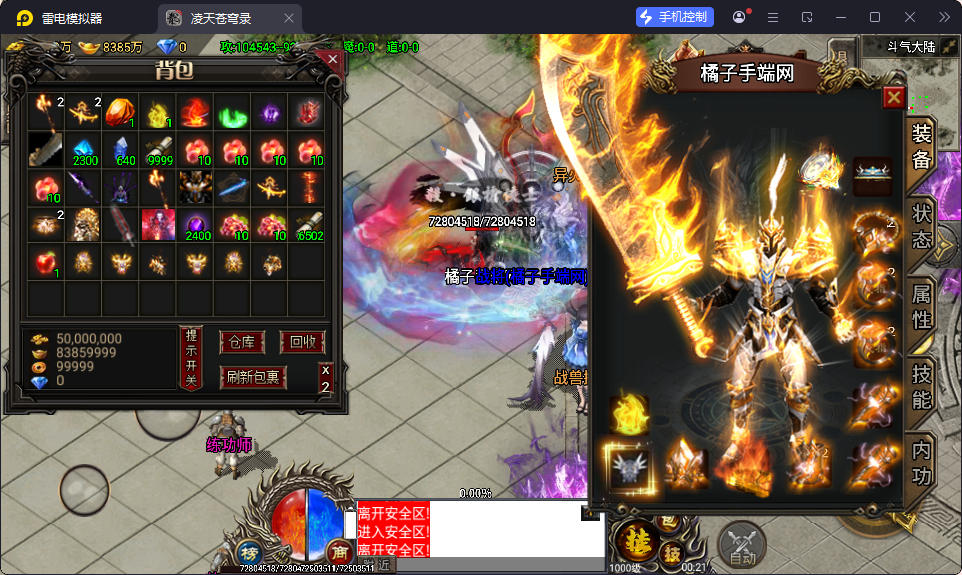Viewport: 962px width, 575px height.
Task: Show the 技能 skills tab
Action: click(x=921, y=388)
